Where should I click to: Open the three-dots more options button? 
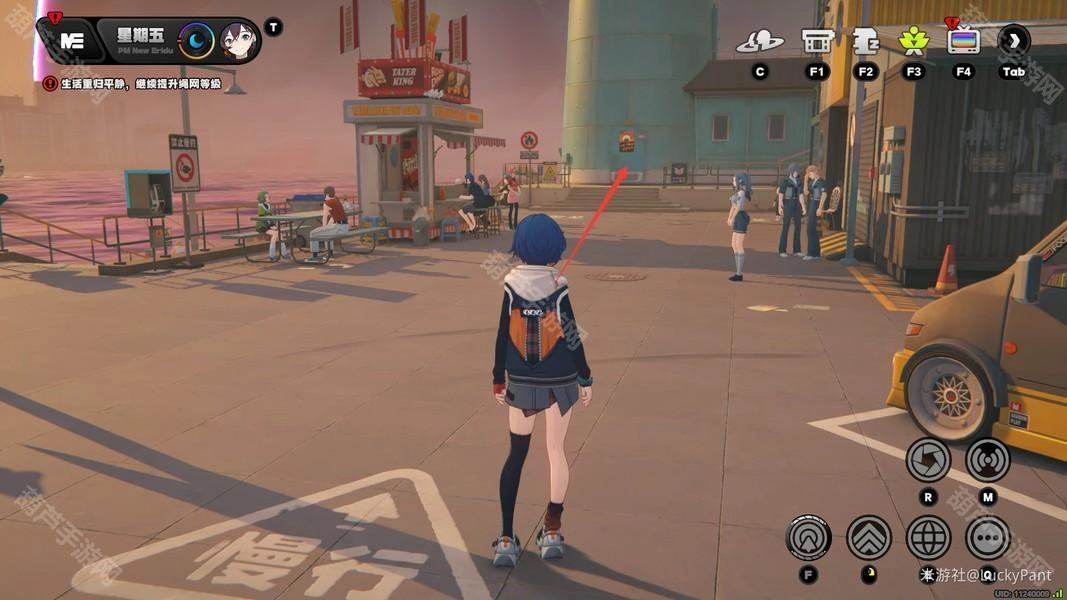[988, 537]
